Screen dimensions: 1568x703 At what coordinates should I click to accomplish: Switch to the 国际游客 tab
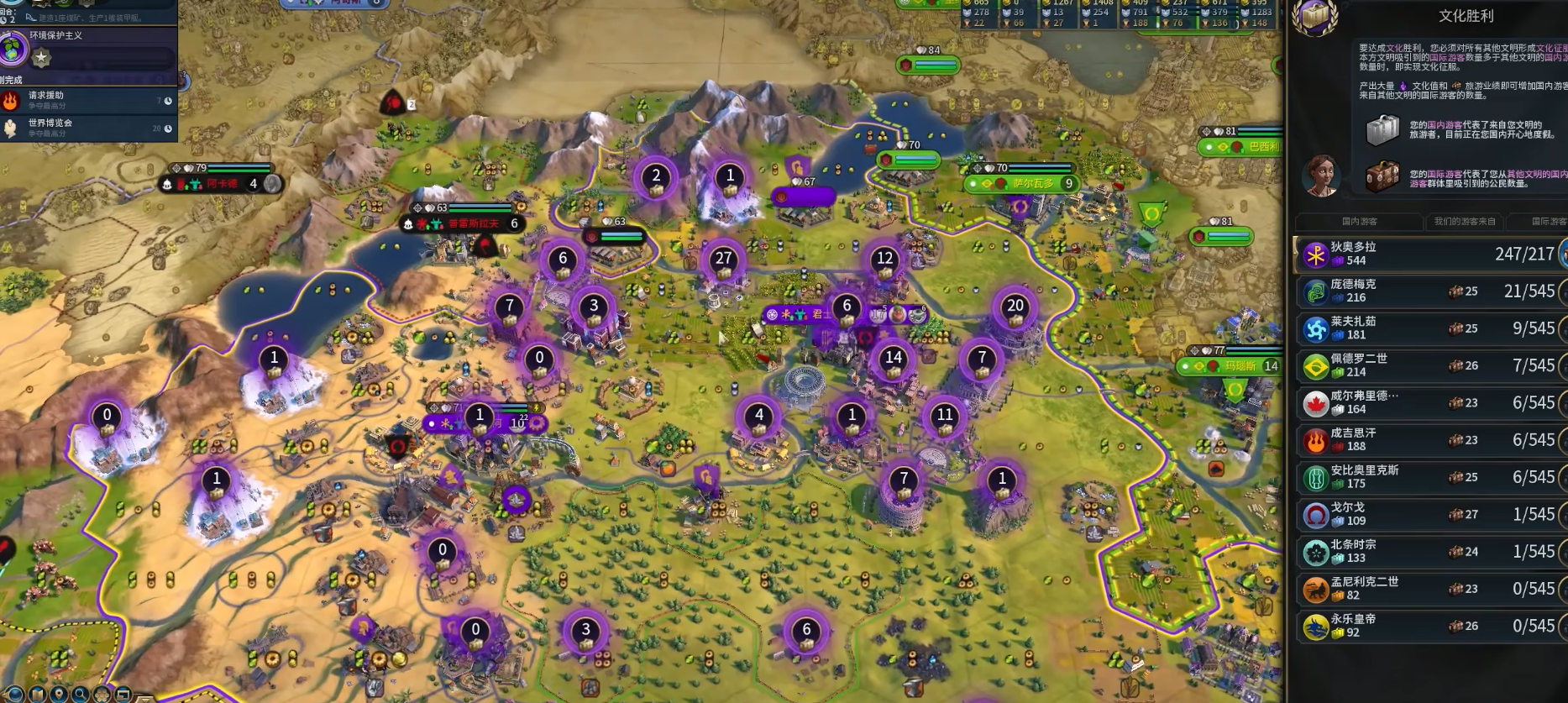tap(1548, 222)
